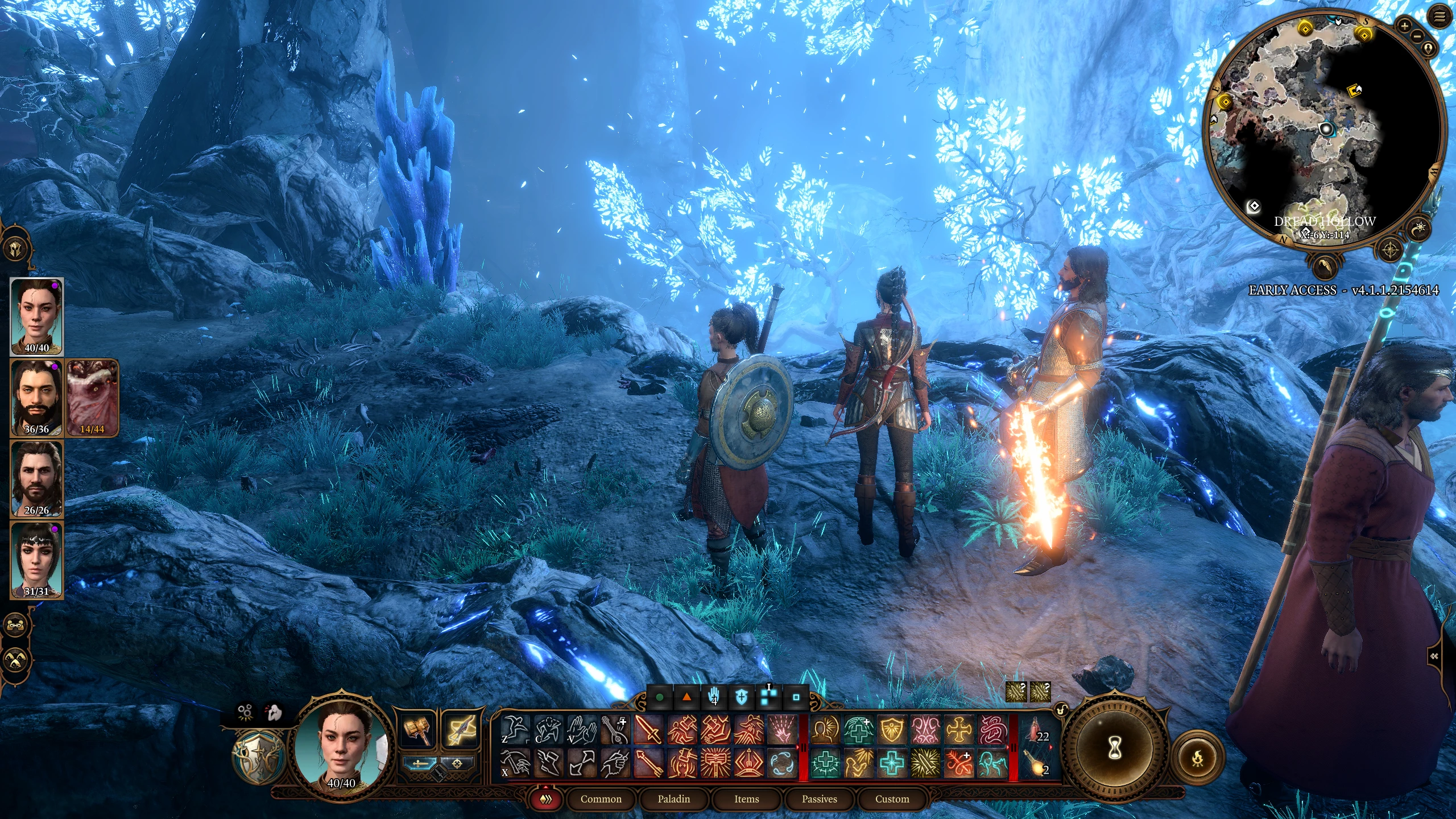This screenshot has width=1456, height=819.
Task: Show the Passives hotbar tab
Action: click(x=819, y=799)
